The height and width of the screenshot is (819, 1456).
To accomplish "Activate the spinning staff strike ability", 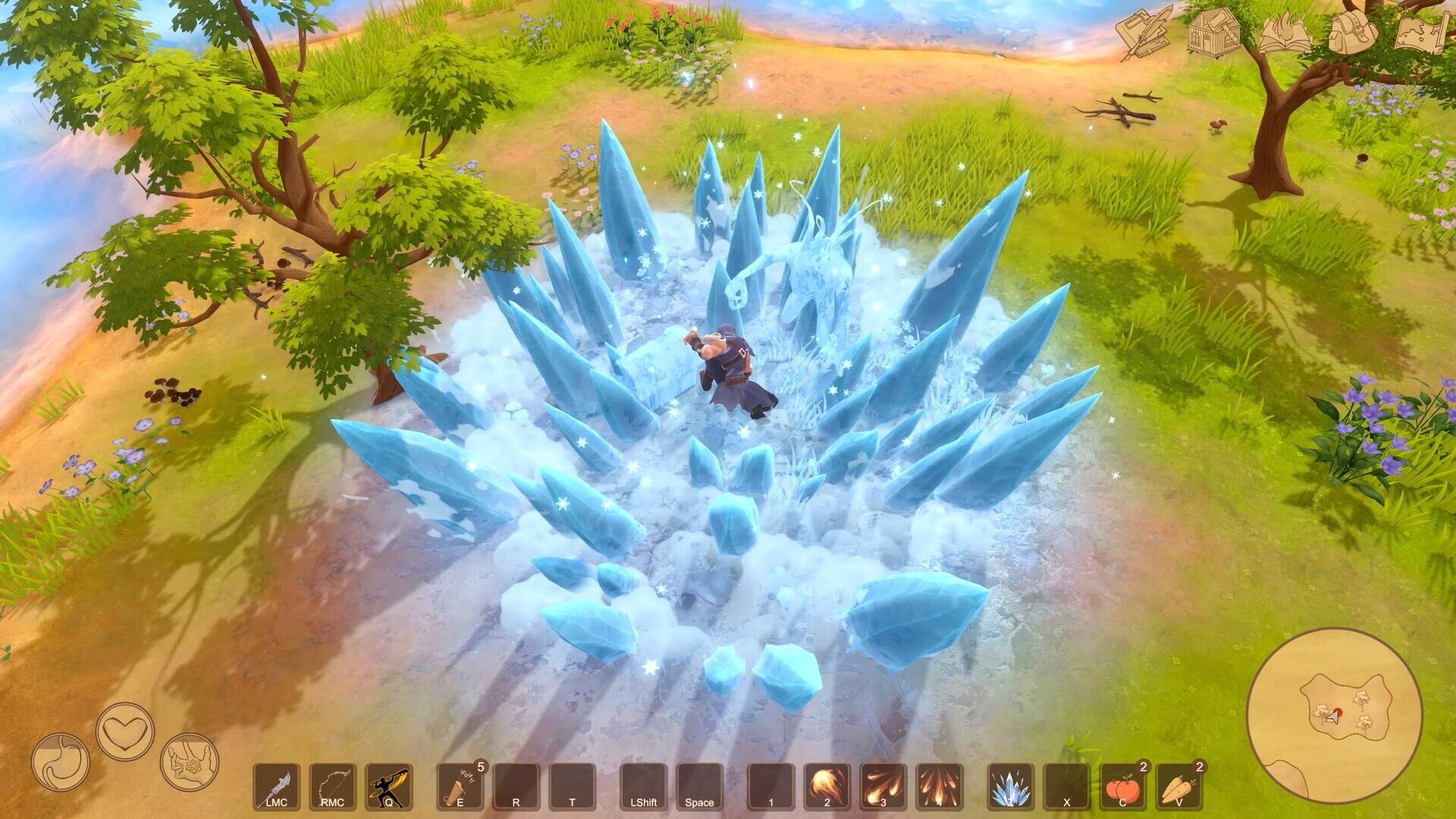I will point(389,786).
